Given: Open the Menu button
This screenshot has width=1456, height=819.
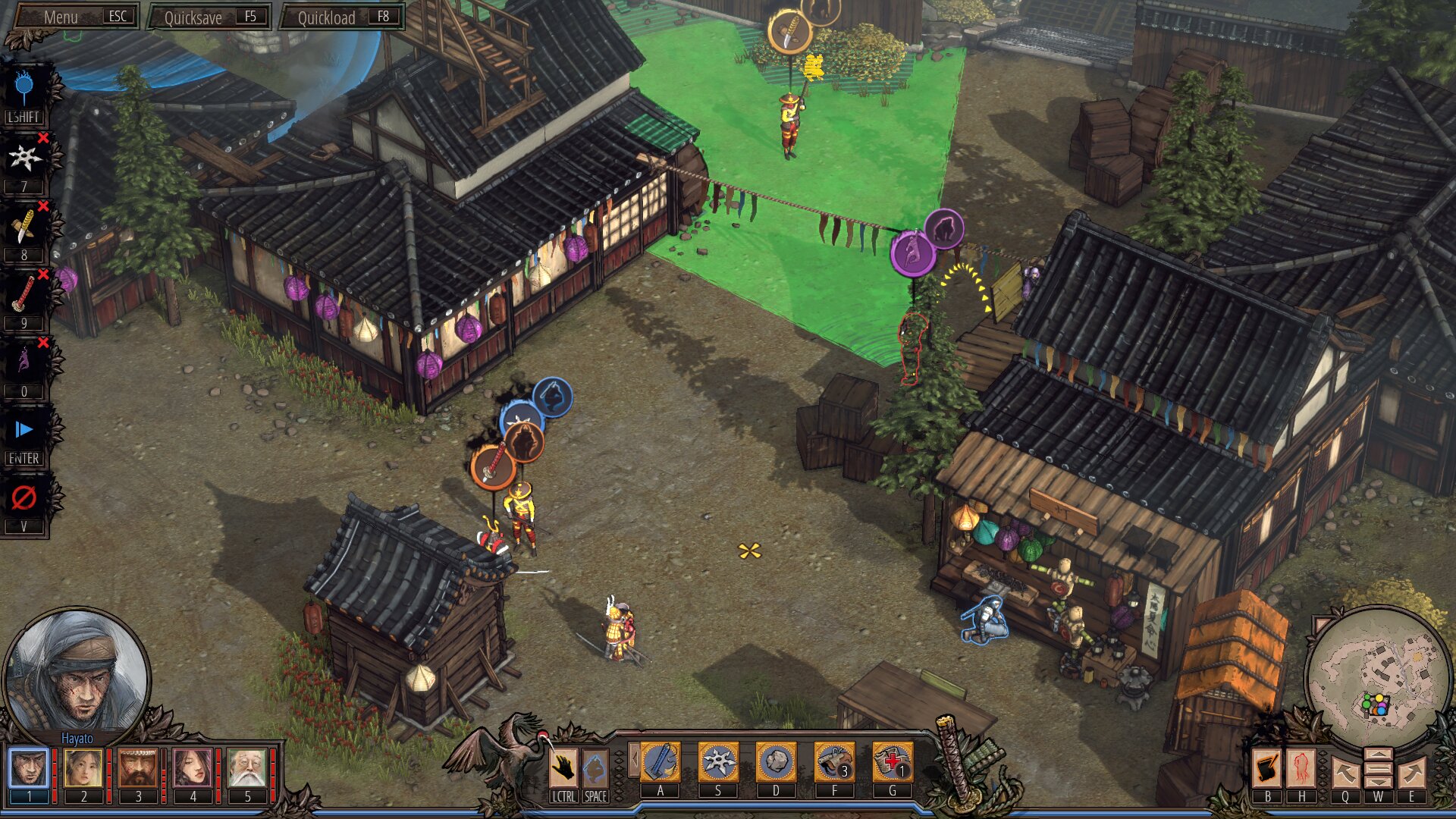Looking at the screenshot, I should point(76,17).
